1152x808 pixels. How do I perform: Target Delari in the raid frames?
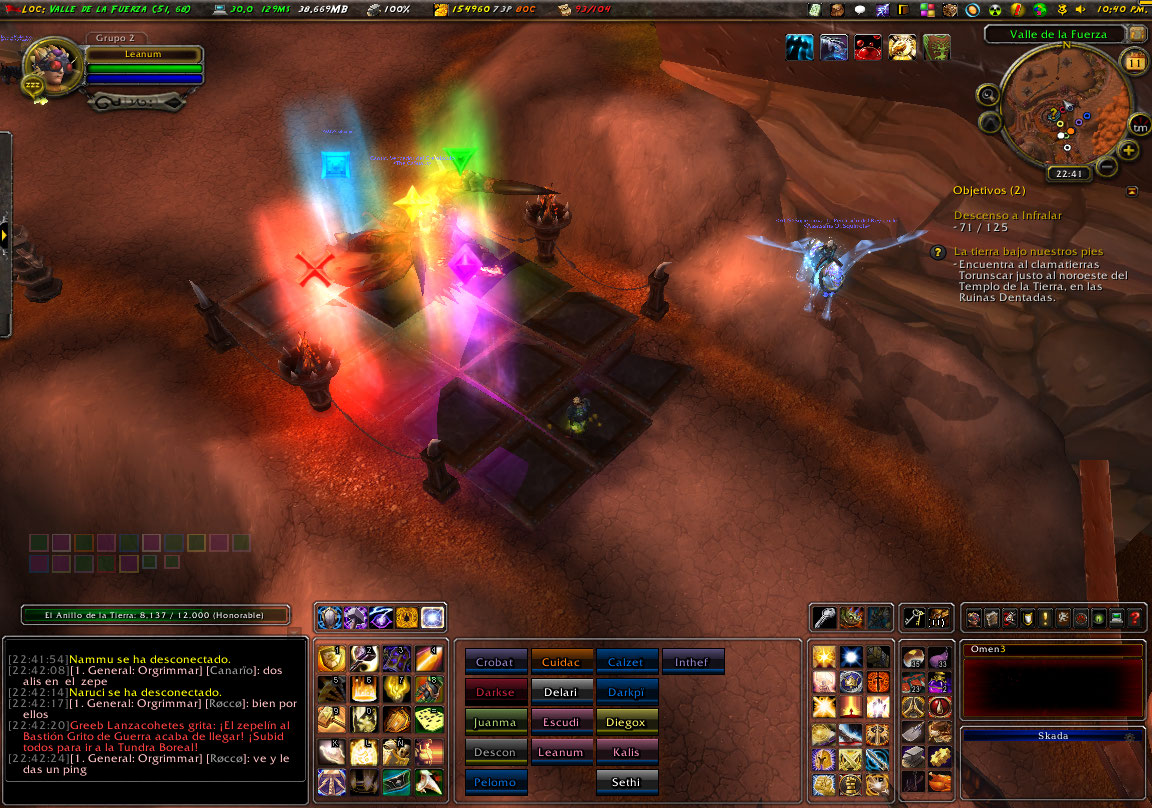click(x=561, y=692)
